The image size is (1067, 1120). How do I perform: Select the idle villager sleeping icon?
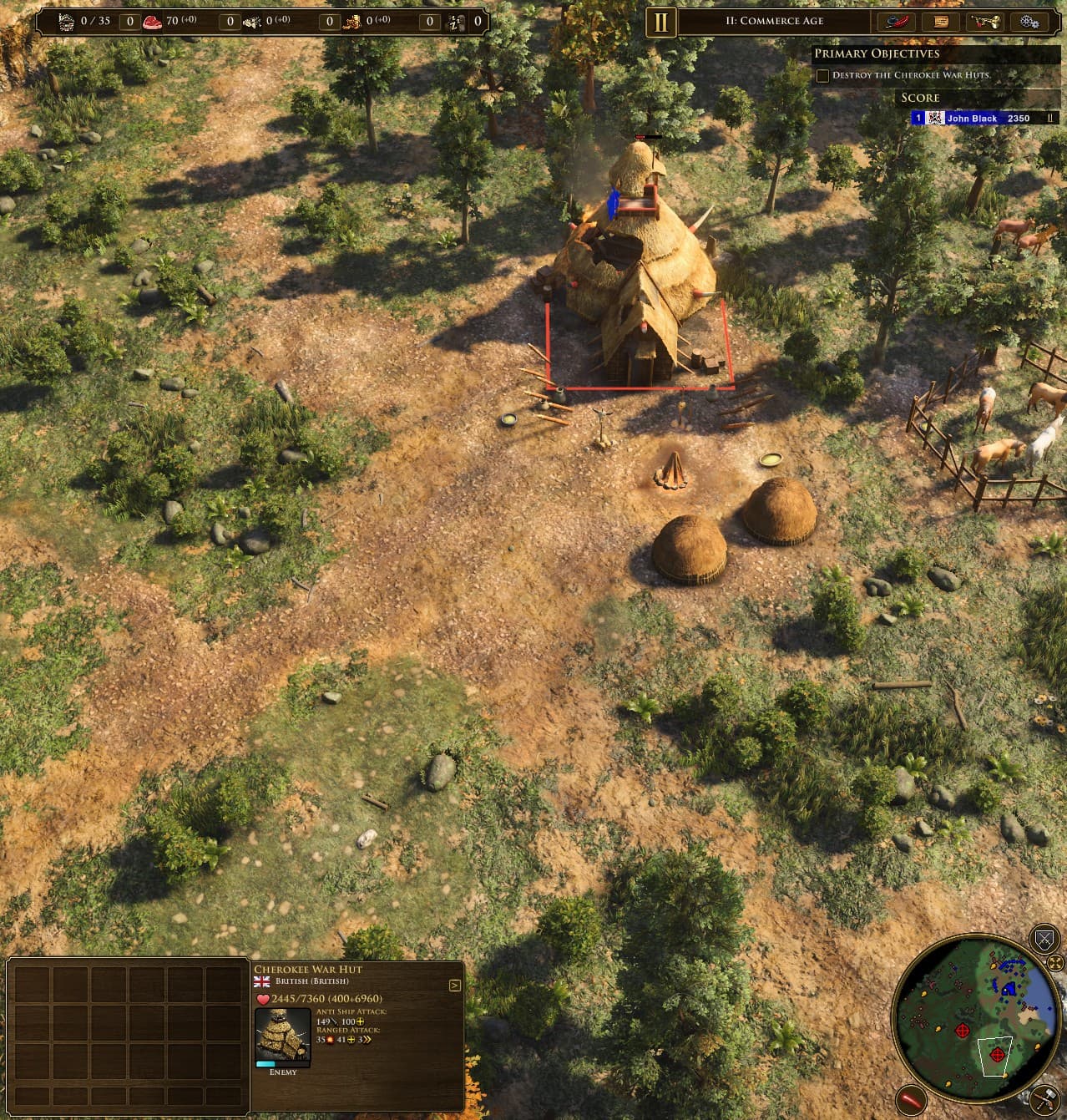tap(456, 22)
